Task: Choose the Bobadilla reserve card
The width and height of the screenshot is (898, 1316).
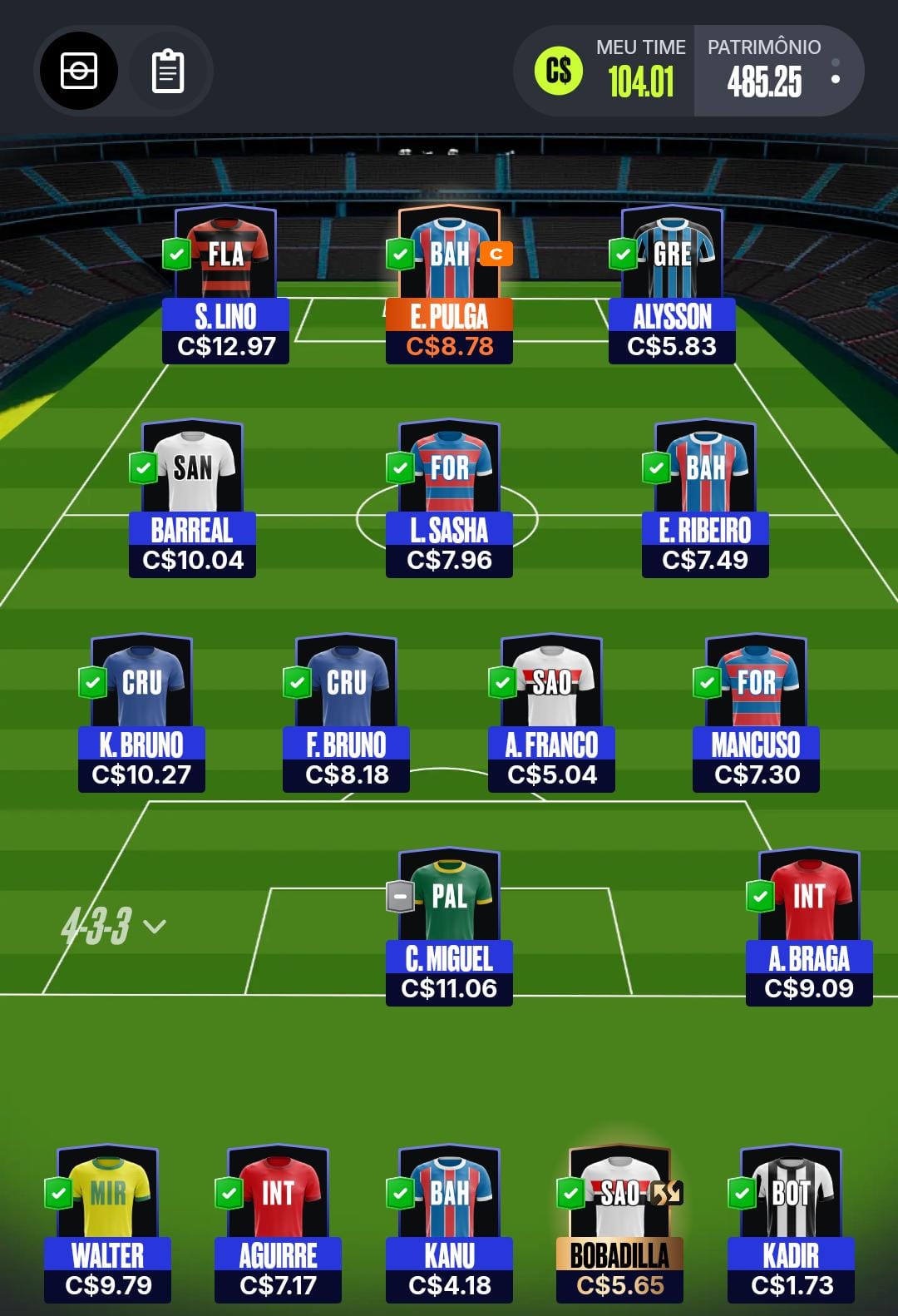Action: coord(619,1224)
